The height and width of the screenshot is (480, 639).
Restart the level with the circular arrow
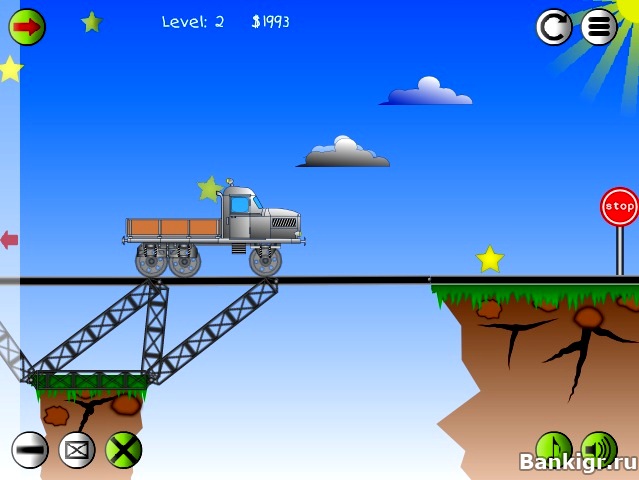pos(553,27)
